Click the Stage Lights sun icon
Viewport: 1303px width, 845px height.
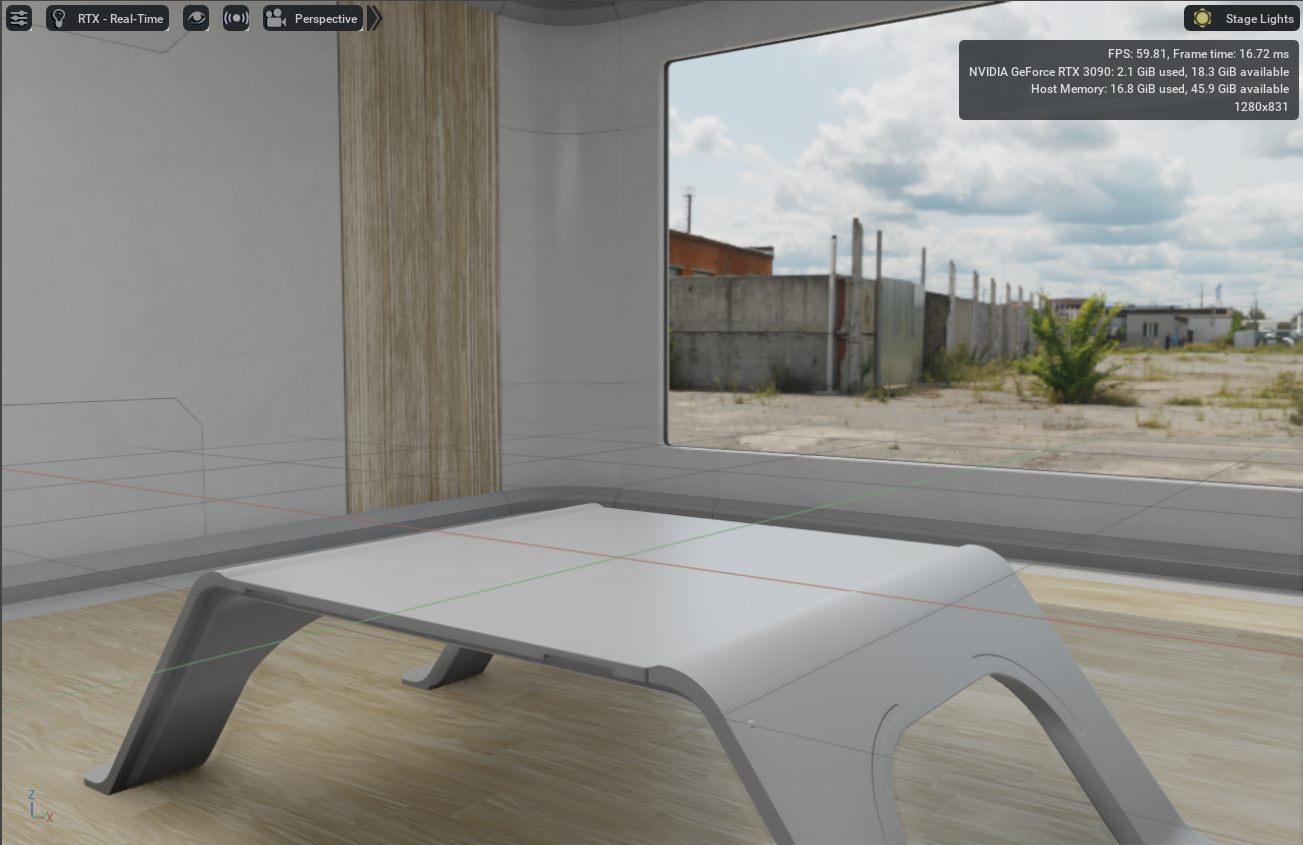click(x=1202, y=18)
